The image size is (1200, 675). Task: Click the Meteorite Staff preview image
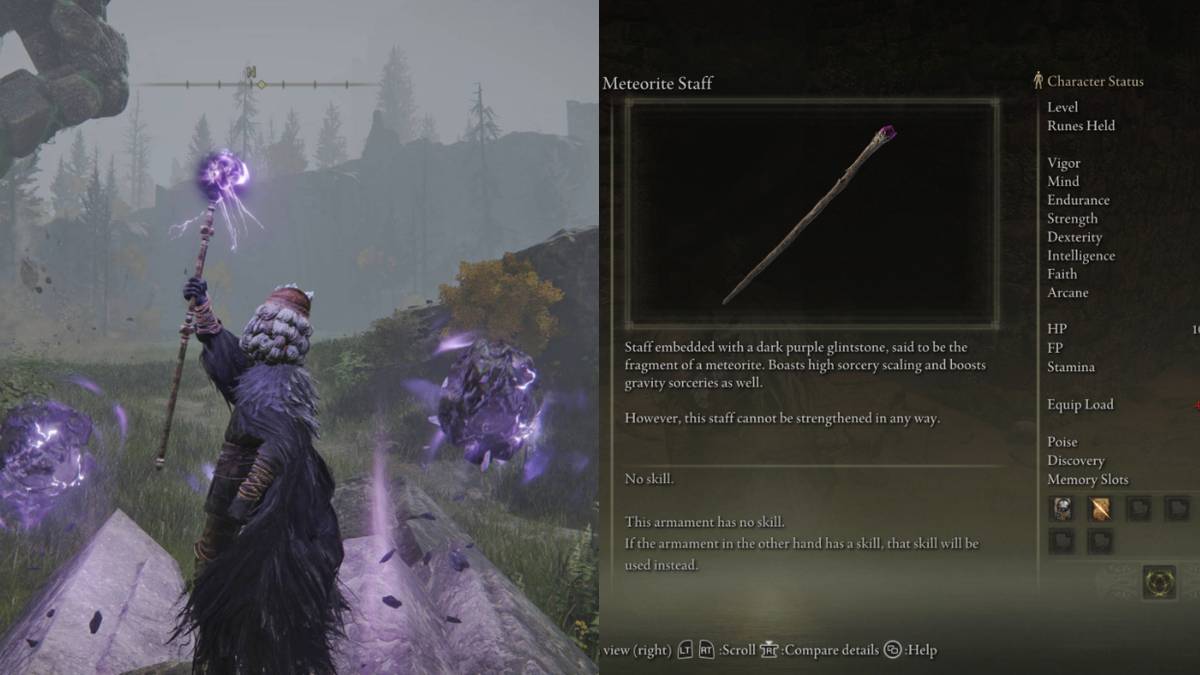click(811, 211)
